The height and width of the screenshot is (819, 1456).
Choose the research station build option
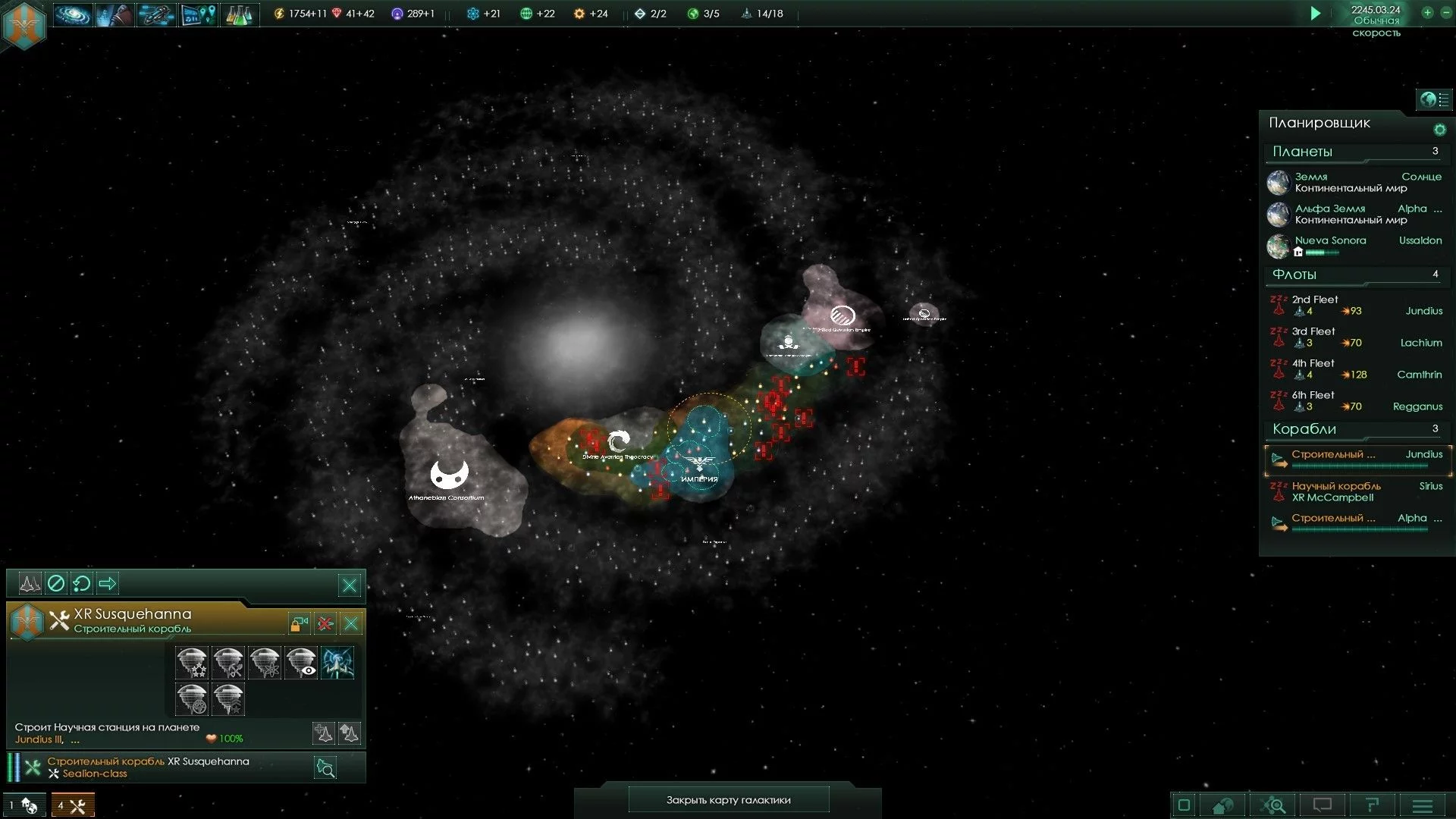tap(265, 663)
